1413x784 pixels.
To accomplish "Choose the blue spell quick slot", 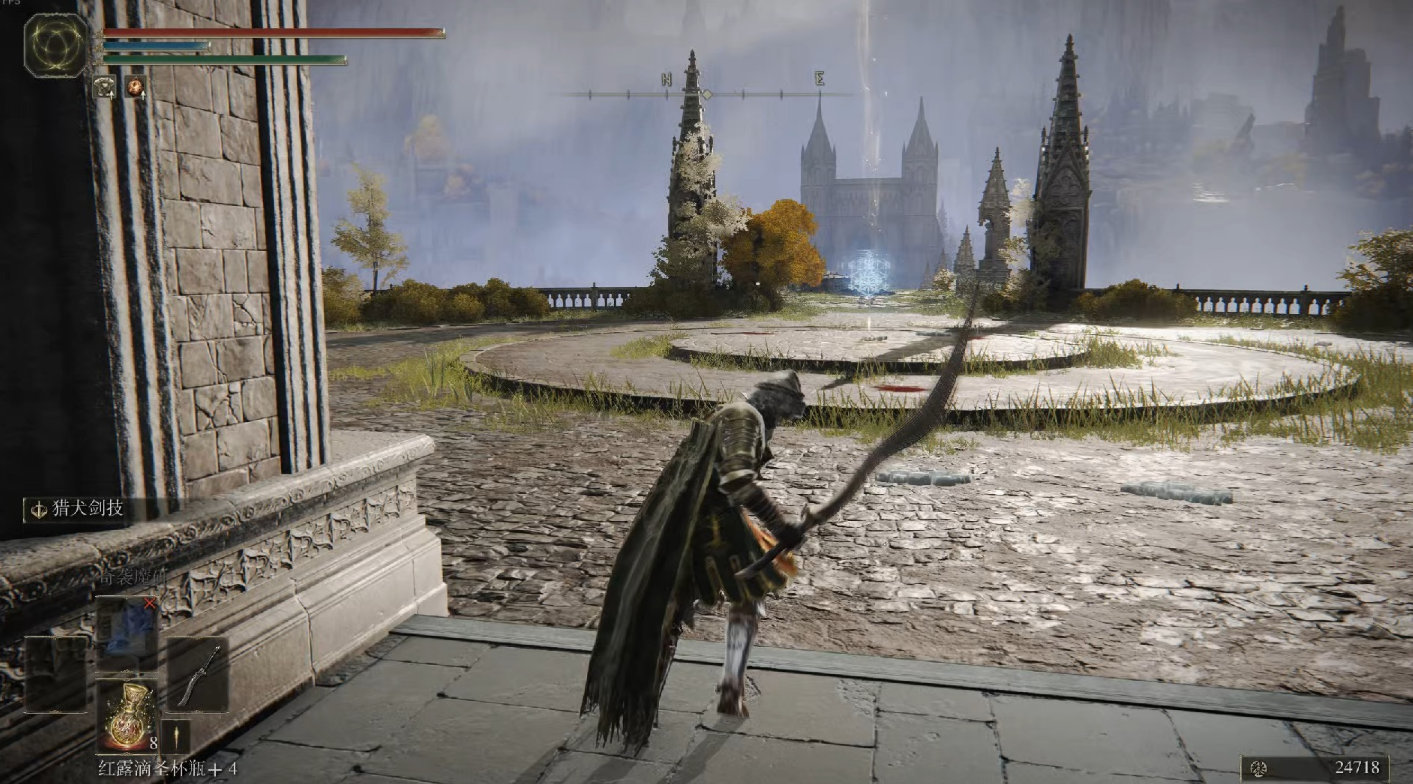I will pos(127,628).
